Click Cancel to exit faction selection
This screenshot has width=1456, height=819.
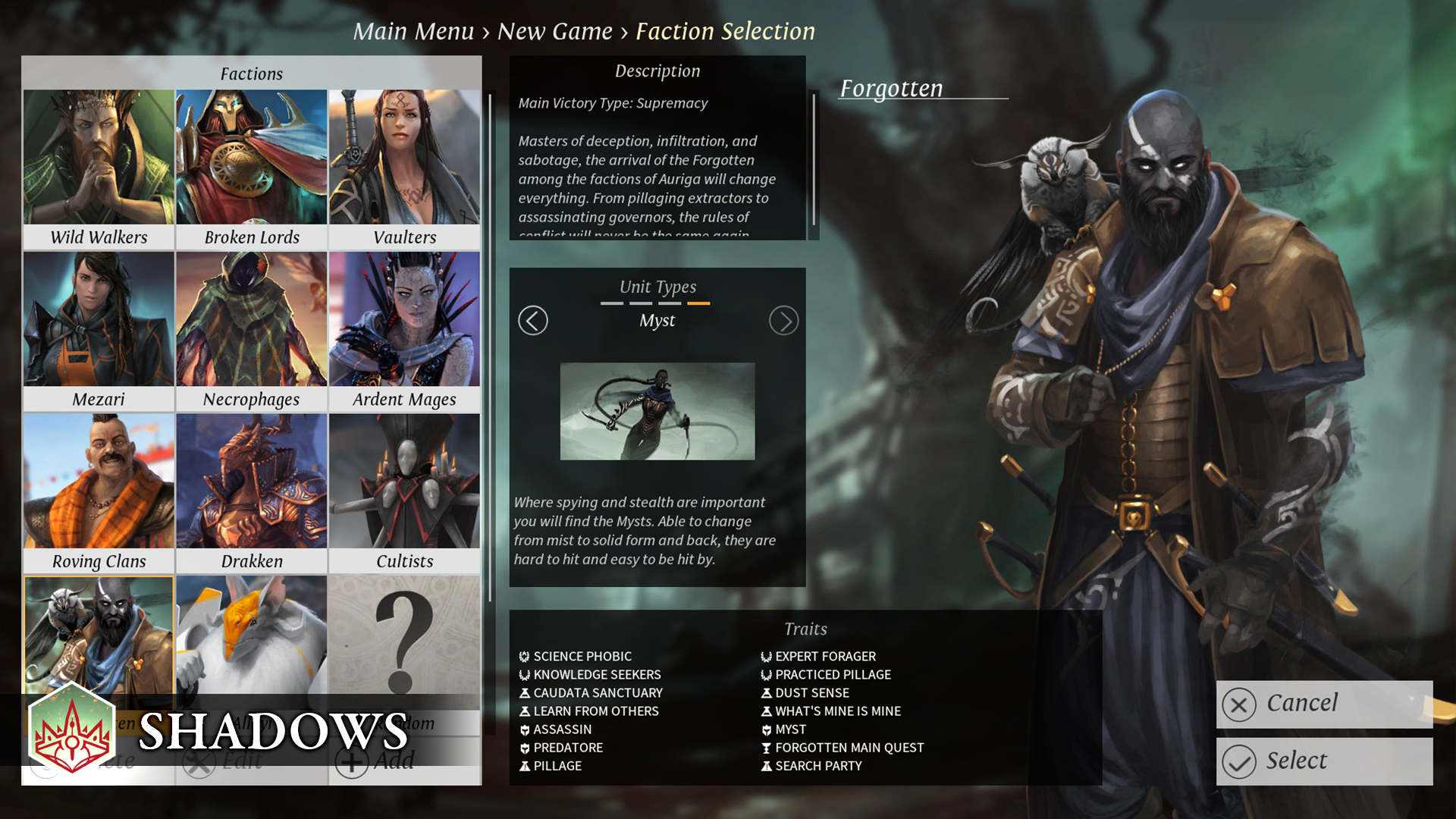coord(1323,703)
